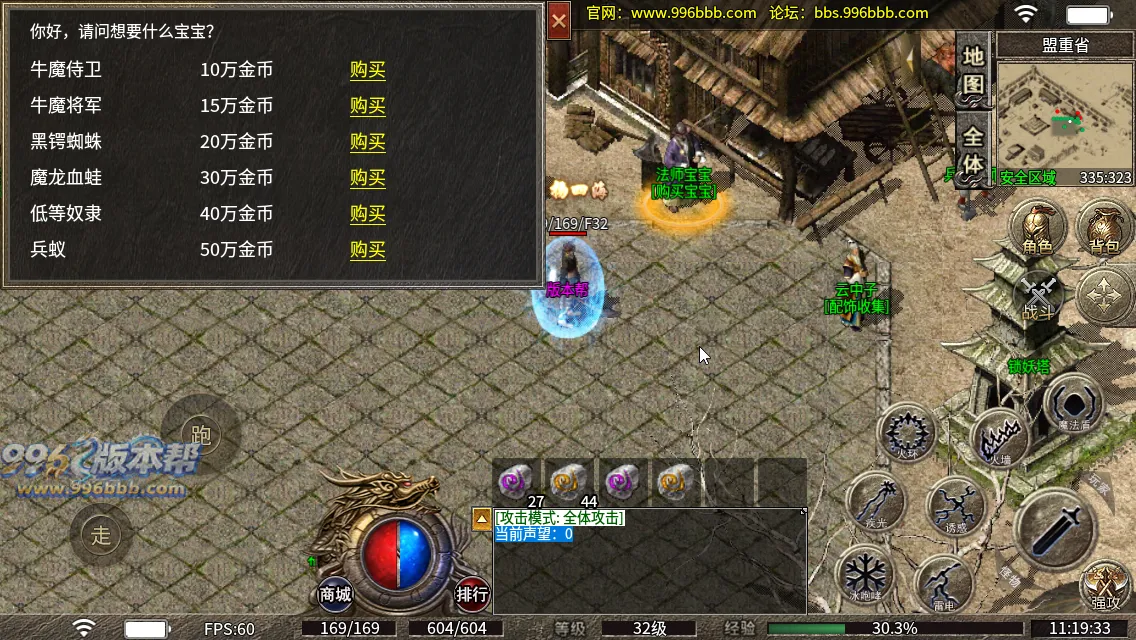Screen dimensions: 1136x640
Task: Purchase the 黑锷蜘蛛 pet
Action: (367, 142)
